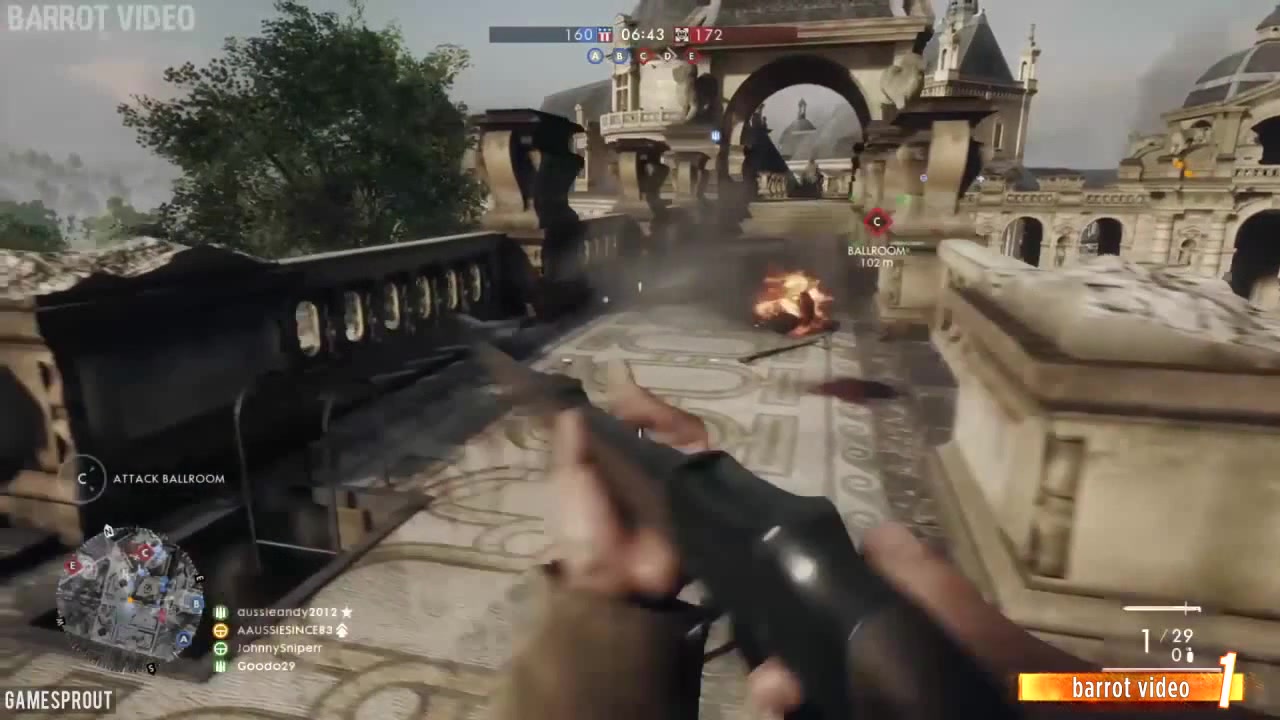Click the AAUSSIESINCE83 medic class icon
Viewport: 1280px width, 720px height.
coord(220,631)
